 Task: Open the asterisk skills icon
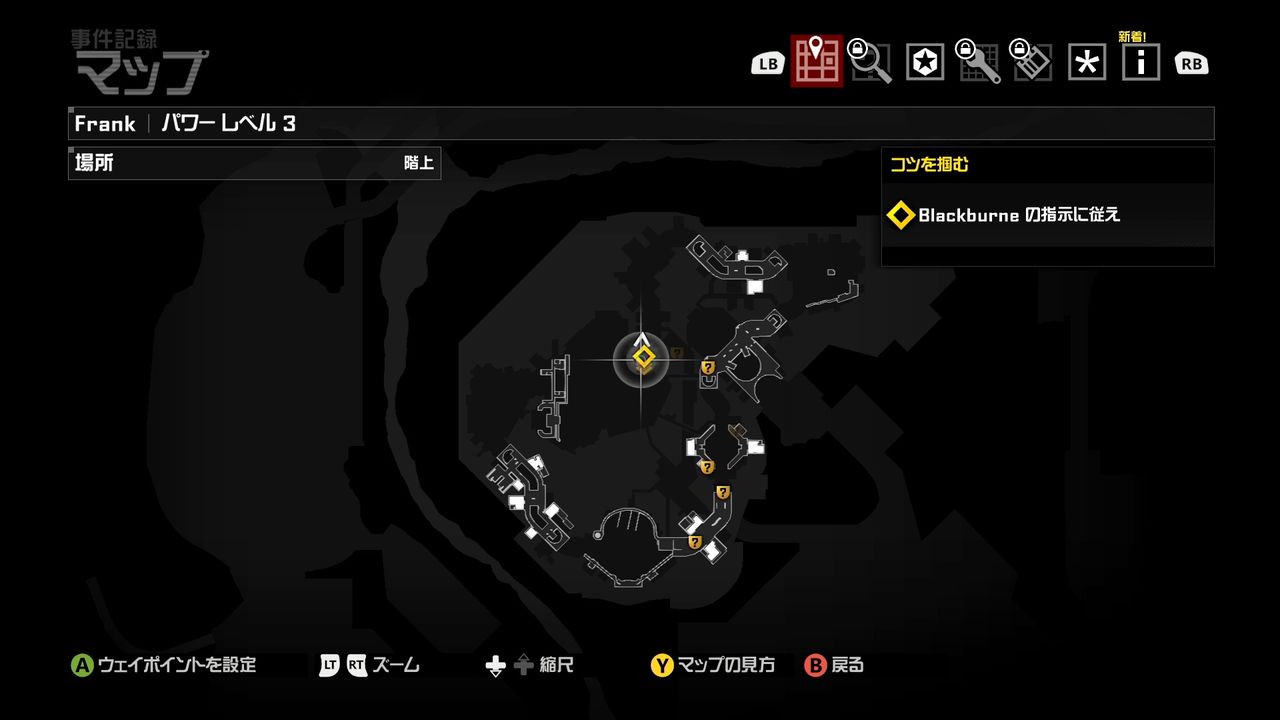(1086, 61)
